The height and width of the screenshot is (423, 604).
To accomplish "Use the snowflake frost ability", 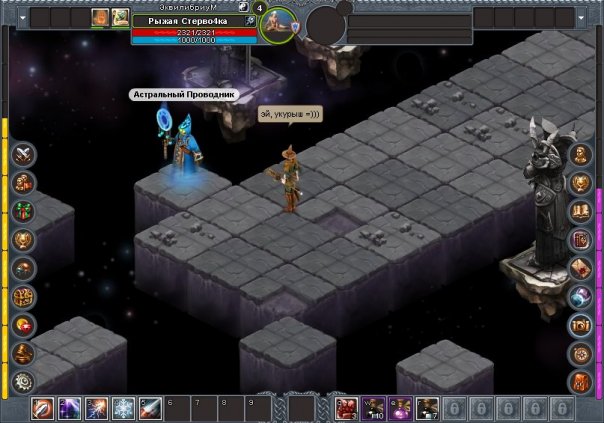I will (123, 408).
